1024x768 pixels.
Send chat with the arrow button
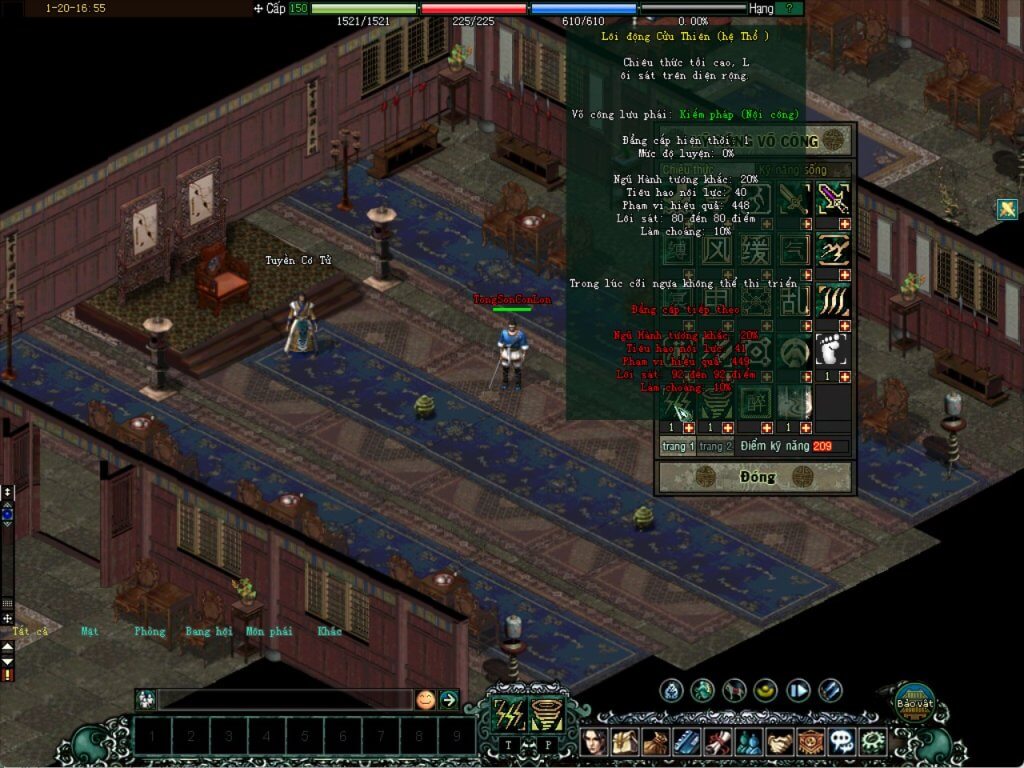pyautogui.click(x=449, y=700)
